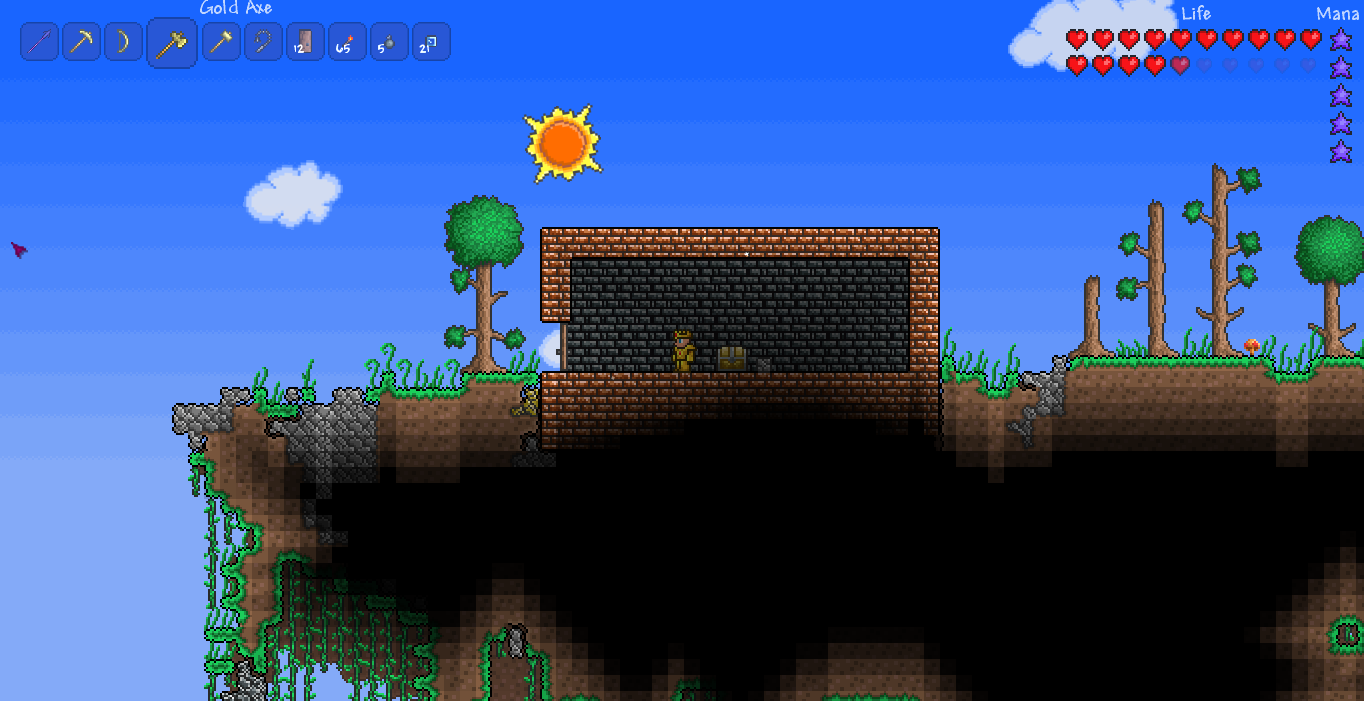Click the selected Gold Axe slot

[172, 43]
